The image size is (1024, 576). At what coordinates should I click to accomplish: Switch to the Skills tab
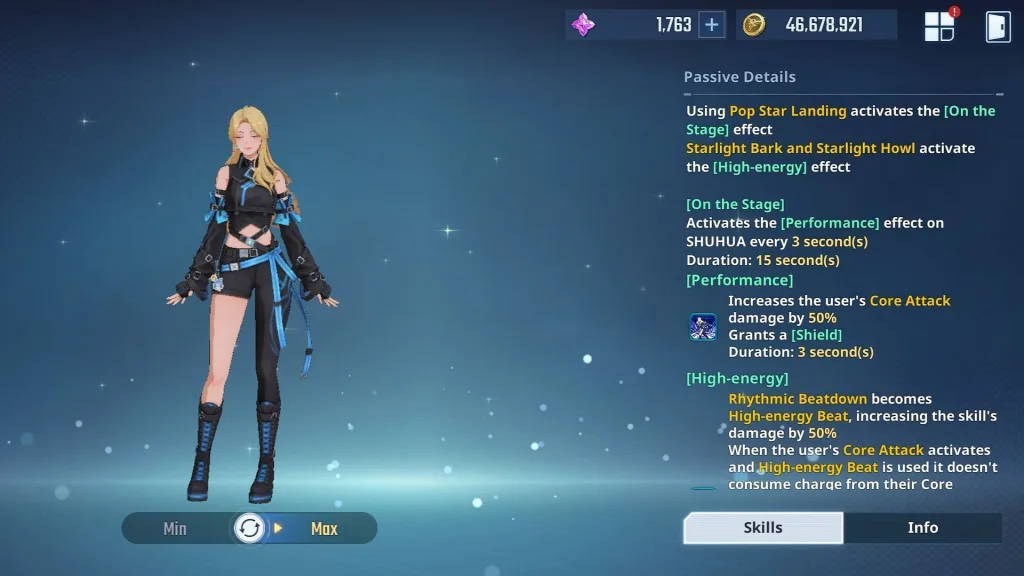tap(763, 527)
